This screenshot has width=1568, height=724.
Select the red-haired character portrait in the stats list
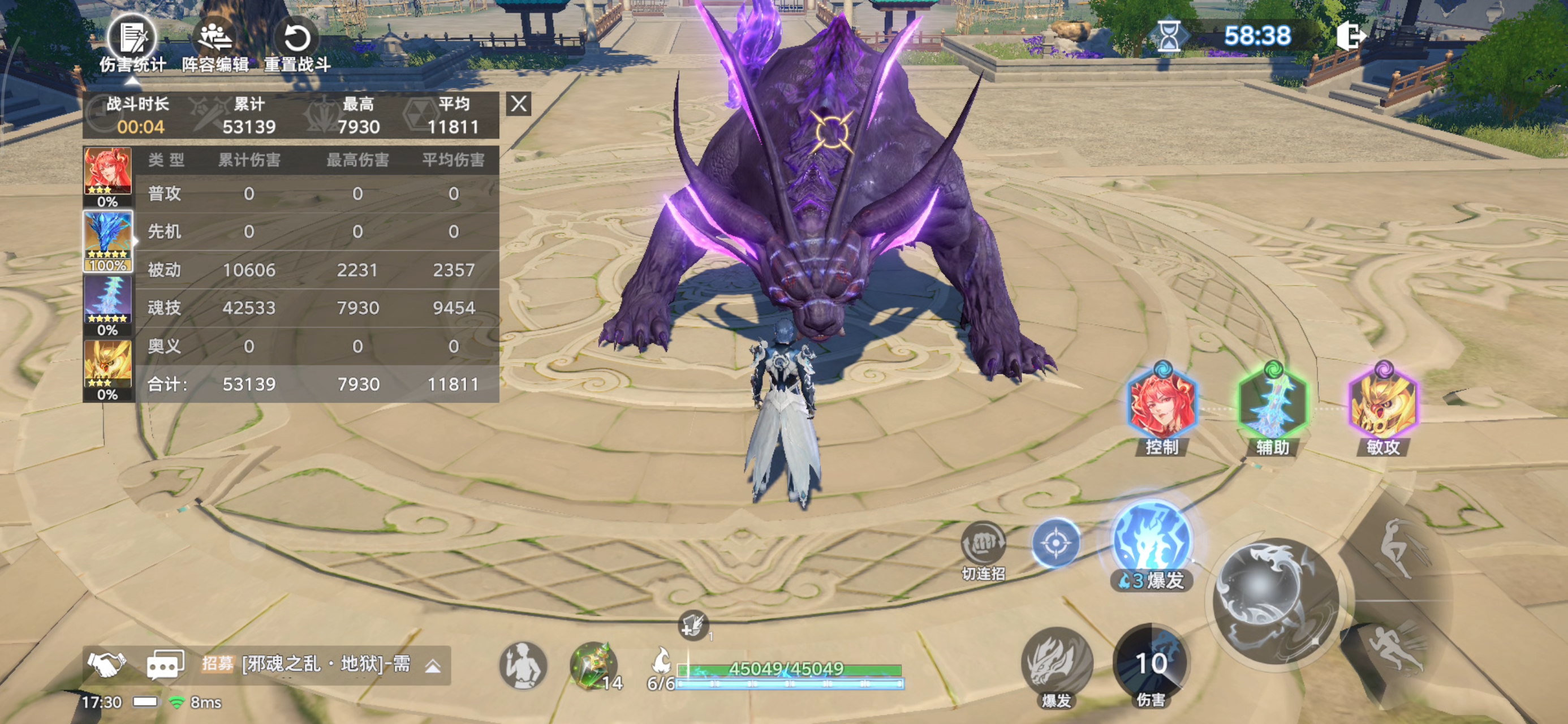pos(107,172)
